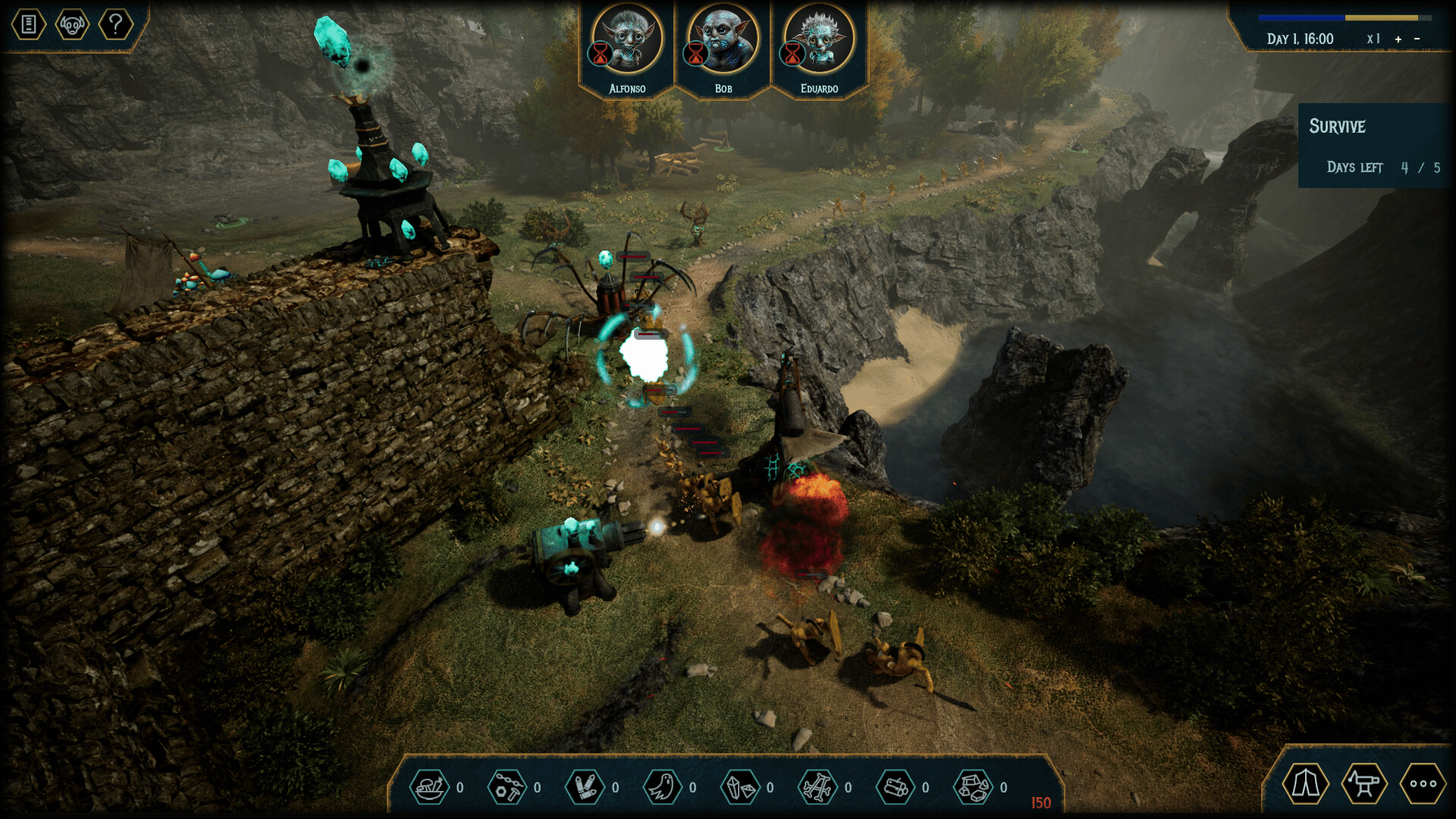The height and width of the screenshot is (819, 1456).
Task: Choose Eduardo's goblin portrait
Action: [819, 39]
